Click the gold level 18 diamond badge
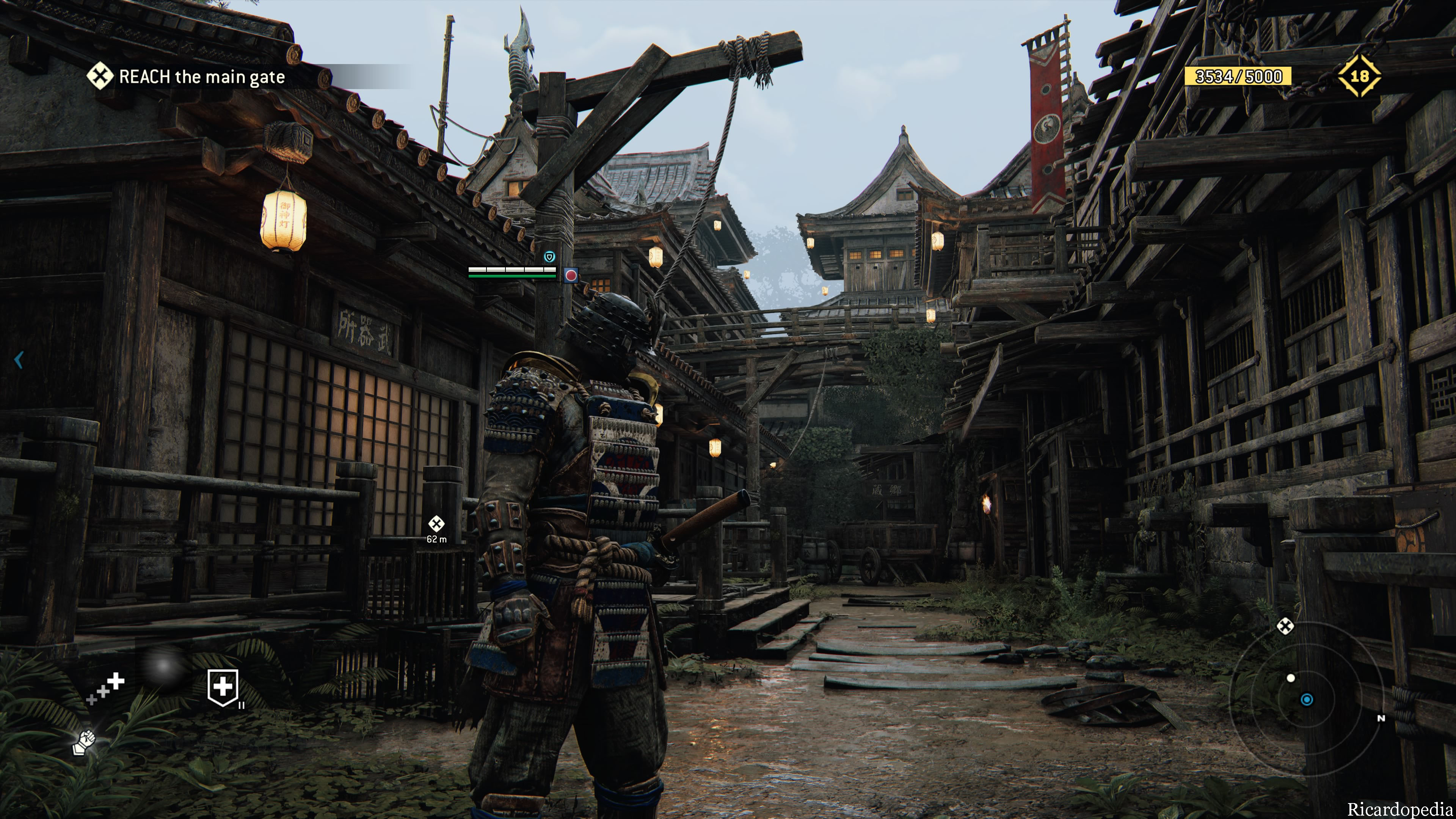 tap(1359, 76)
